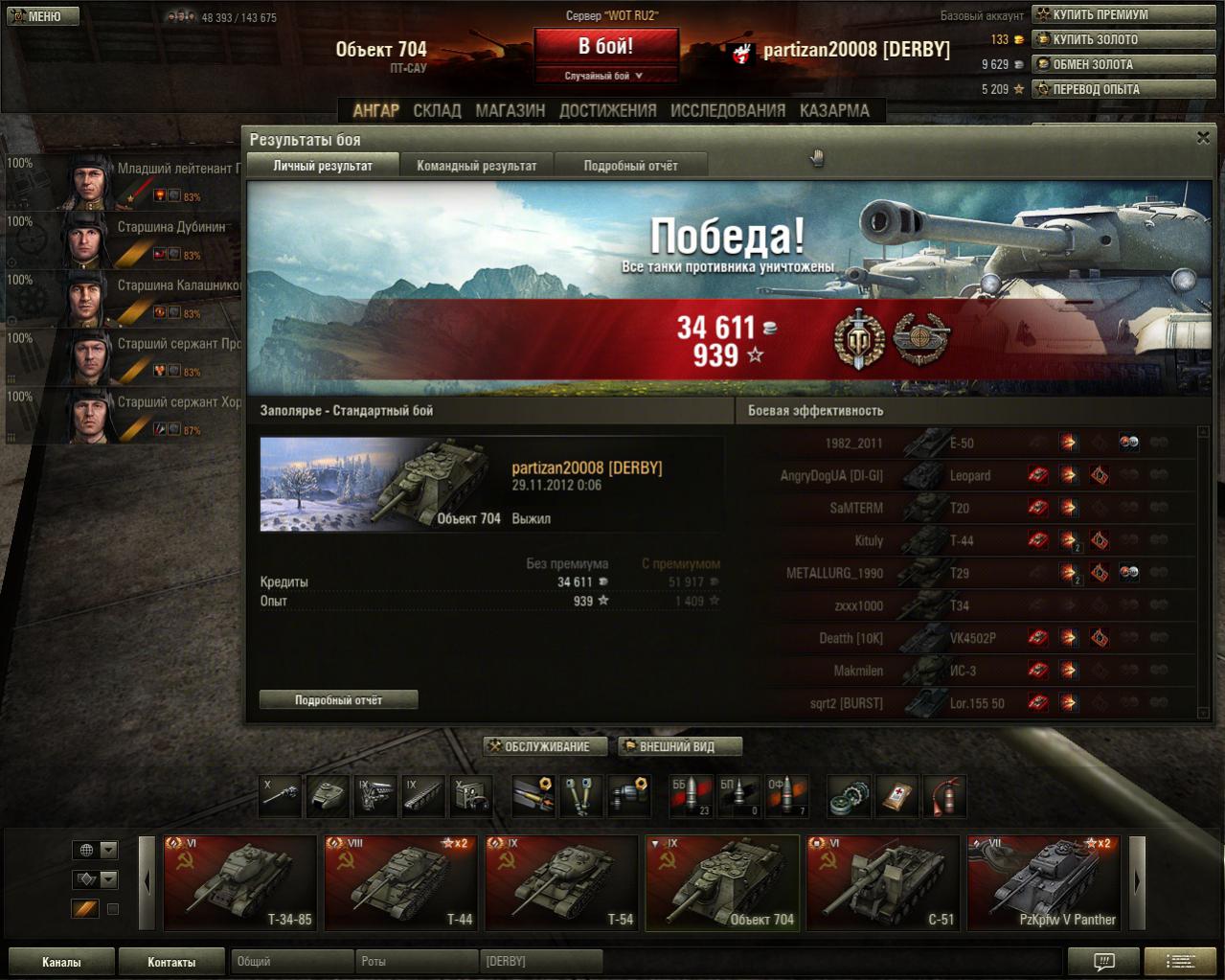Switch to Командный результат tab

click(x=476, y=166)
